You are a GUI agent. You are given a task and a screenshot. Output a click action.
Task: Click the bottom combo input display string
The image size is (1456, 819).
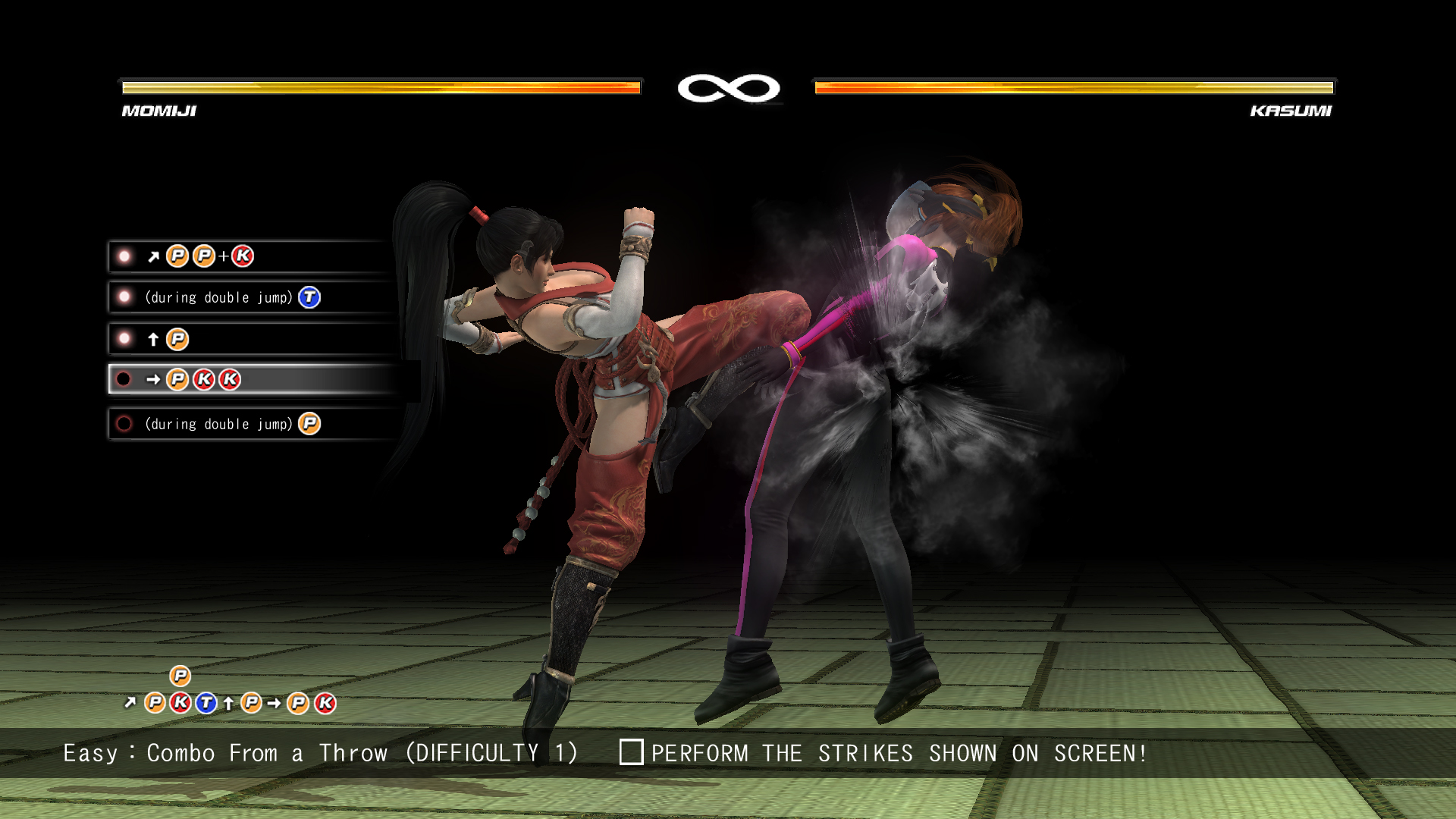[x=227, y=703]
